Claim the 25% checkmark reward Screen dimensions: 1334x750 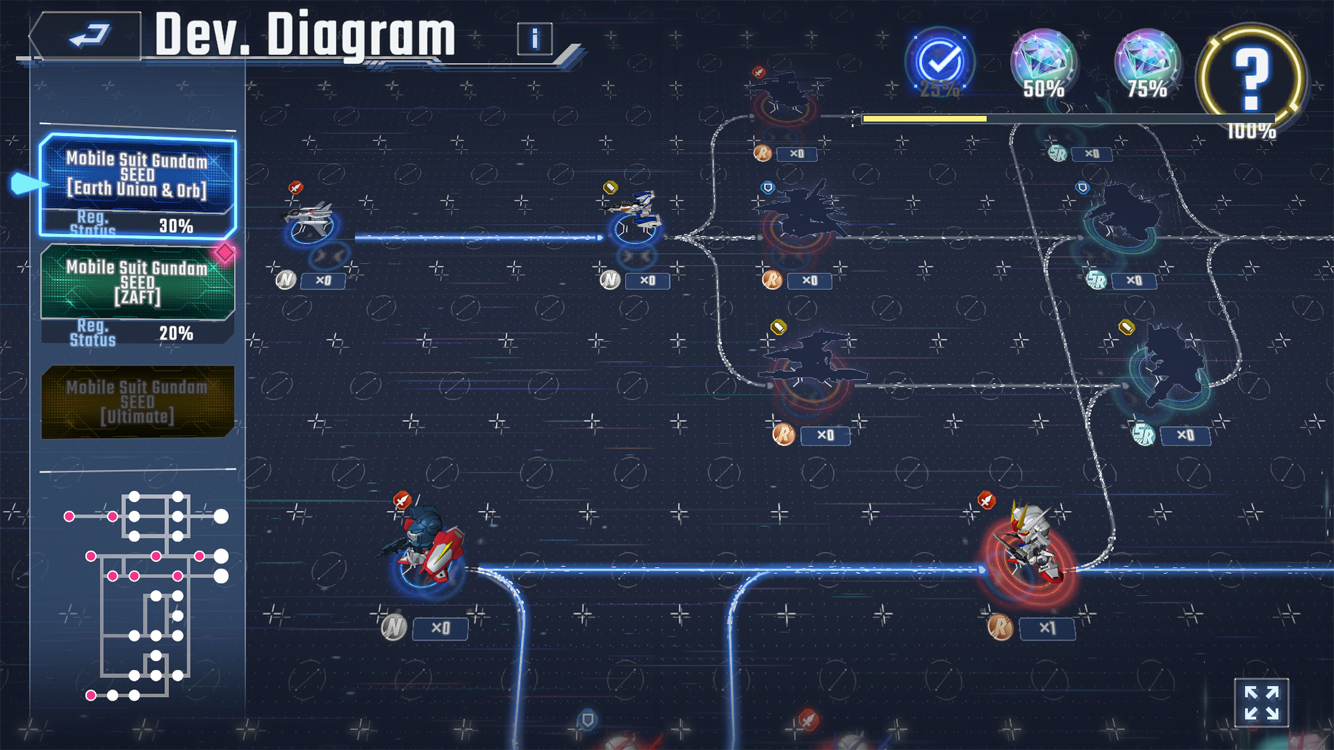(940, 63)
